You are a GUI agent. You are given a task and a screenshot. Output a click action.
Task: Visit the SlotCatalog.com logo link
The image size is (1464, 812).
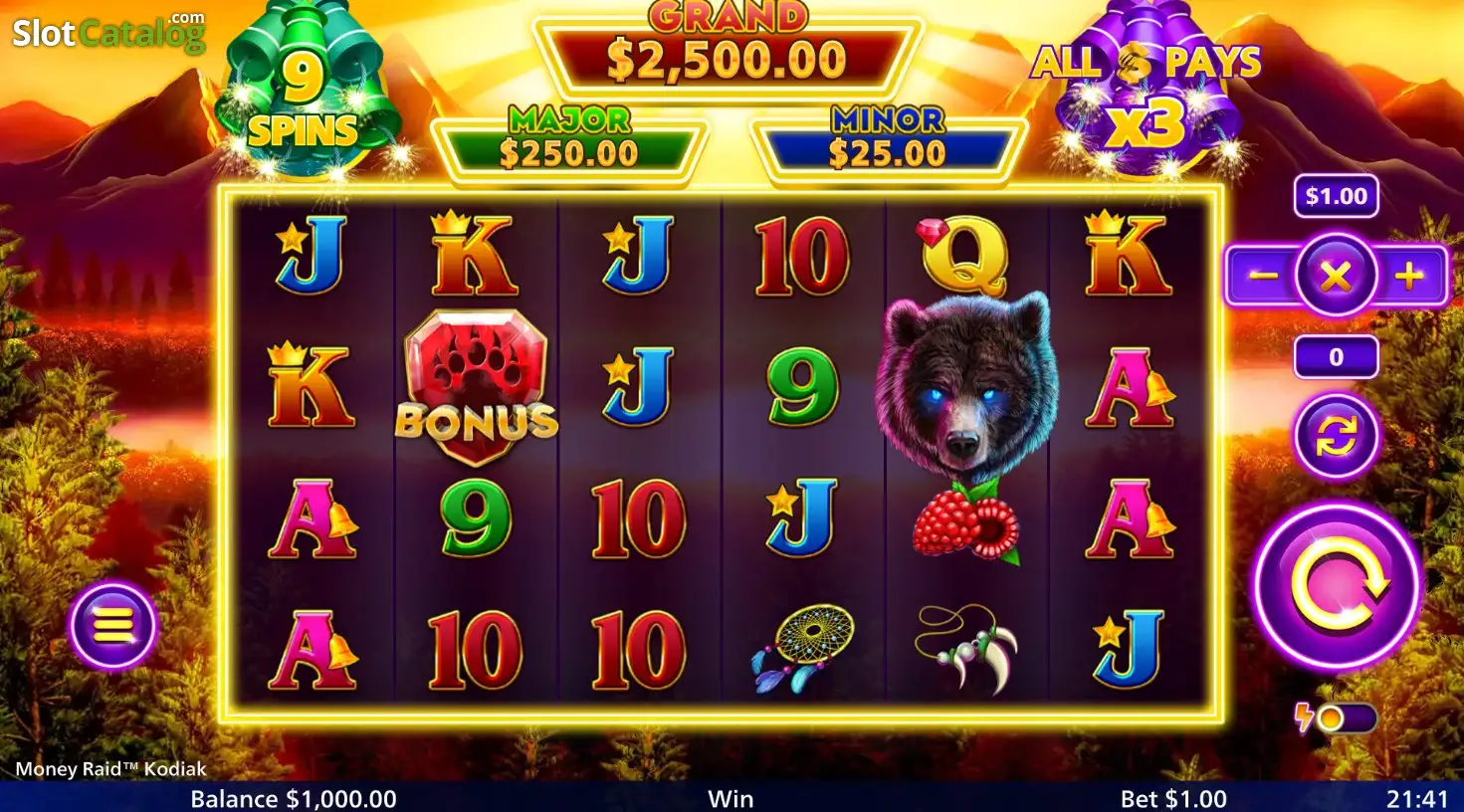107,32
